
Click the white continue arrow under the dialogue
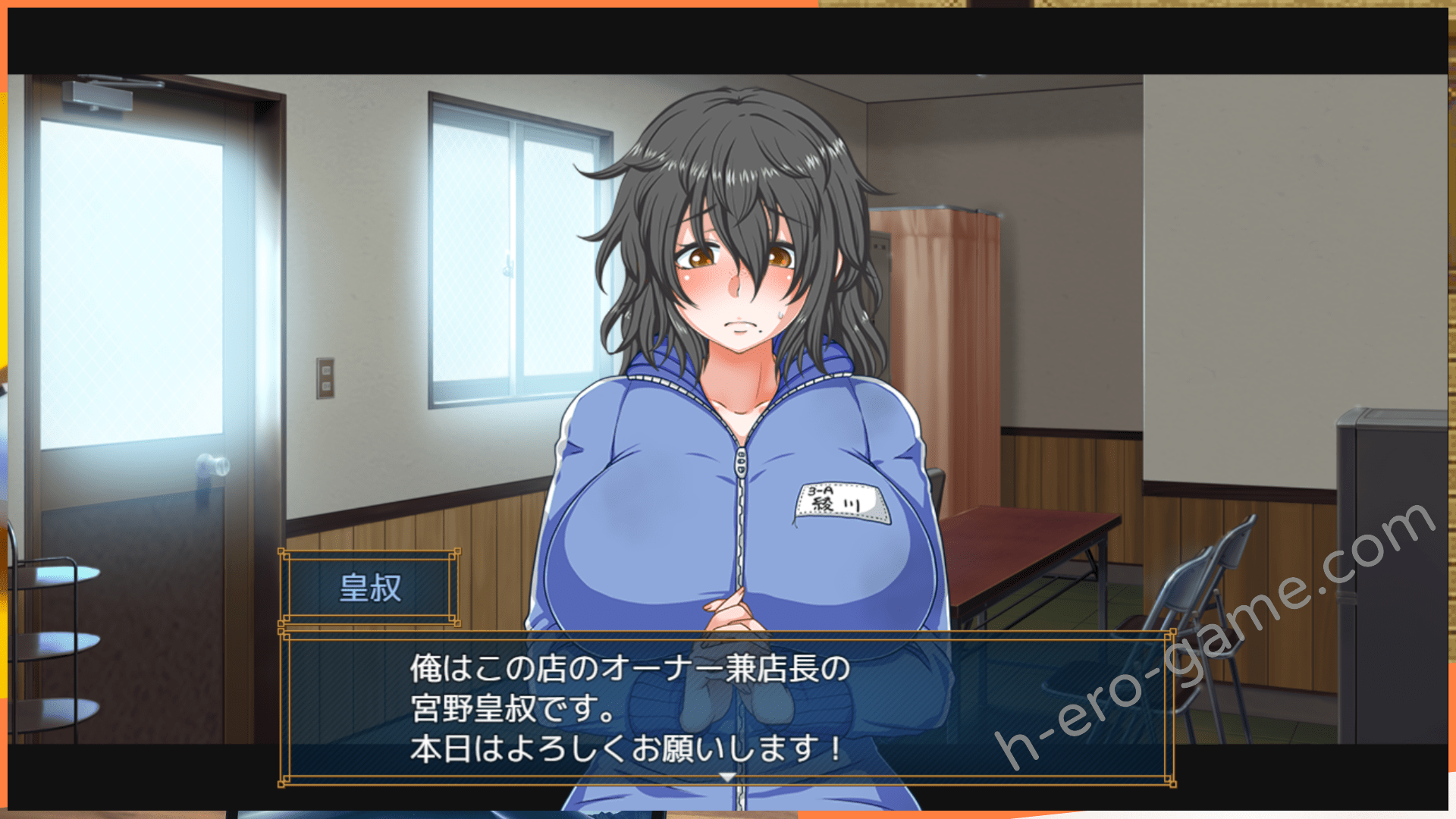(727, 777)
